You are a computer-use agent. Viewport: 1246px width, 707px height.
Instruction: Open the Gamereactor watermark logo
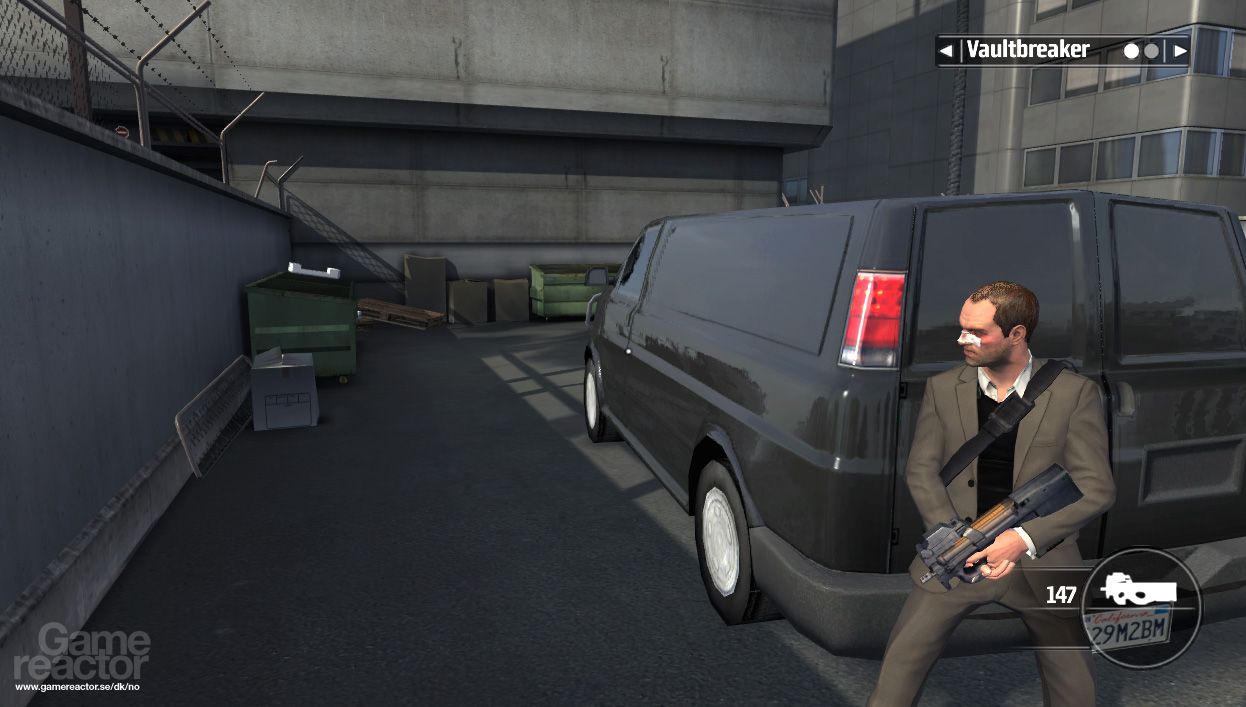[80, 655]
